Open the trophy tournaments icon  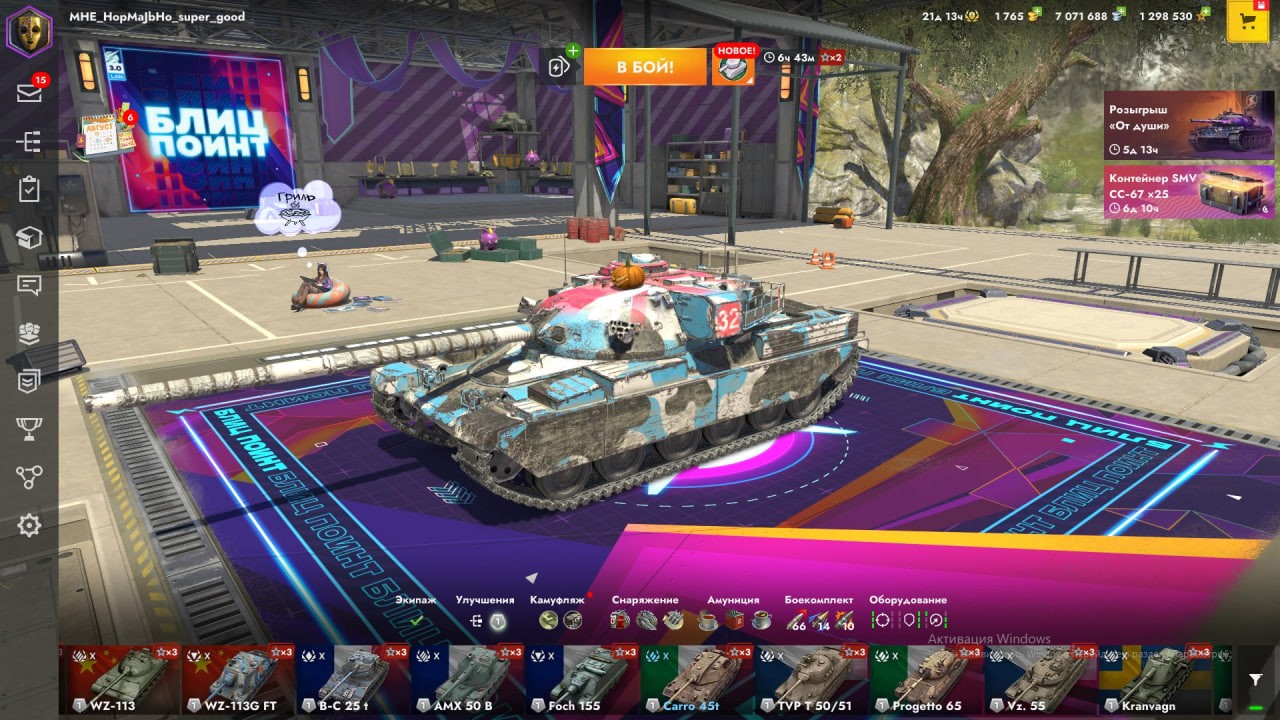click(29, 429)
